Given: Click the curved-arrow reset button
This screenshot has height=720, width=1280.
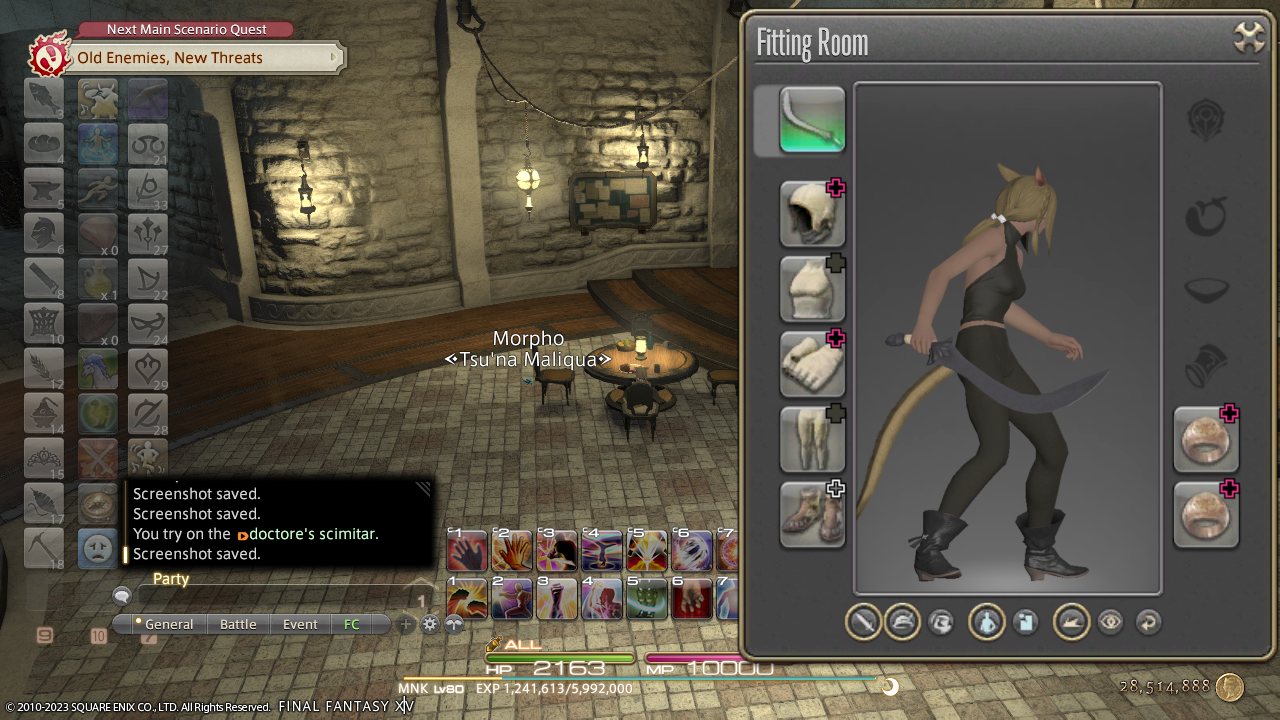Looking at the screenshot, I should coord(1148,622).
